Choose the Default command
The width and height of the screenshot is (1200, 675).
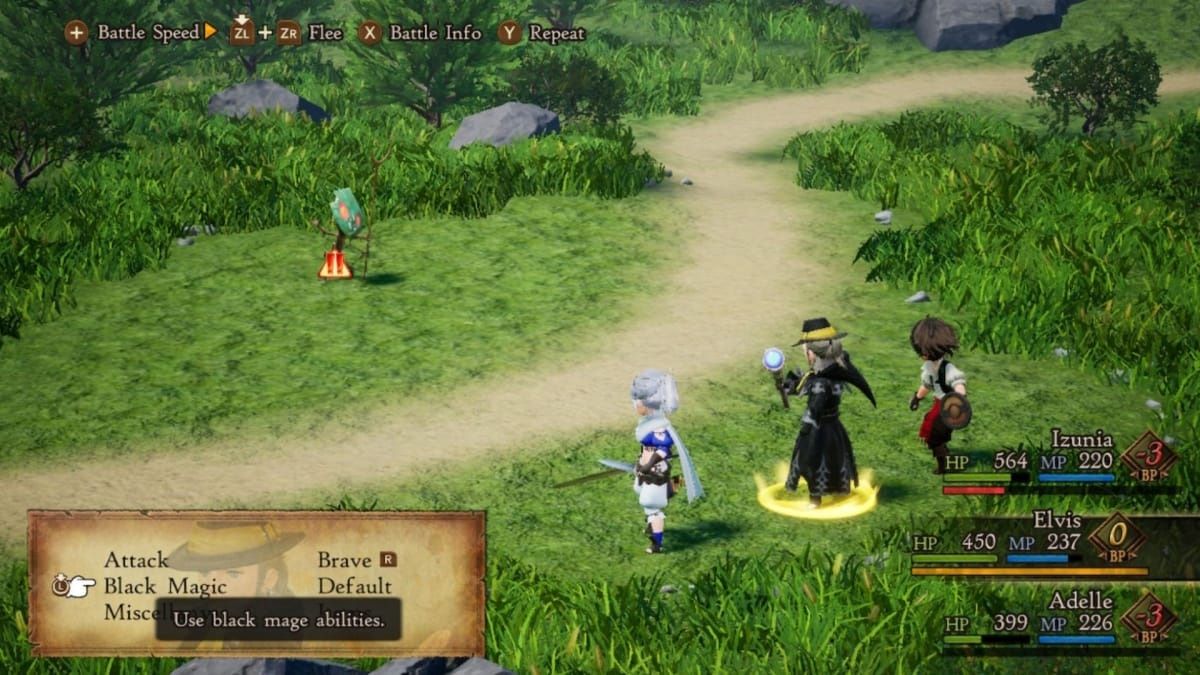354,586
